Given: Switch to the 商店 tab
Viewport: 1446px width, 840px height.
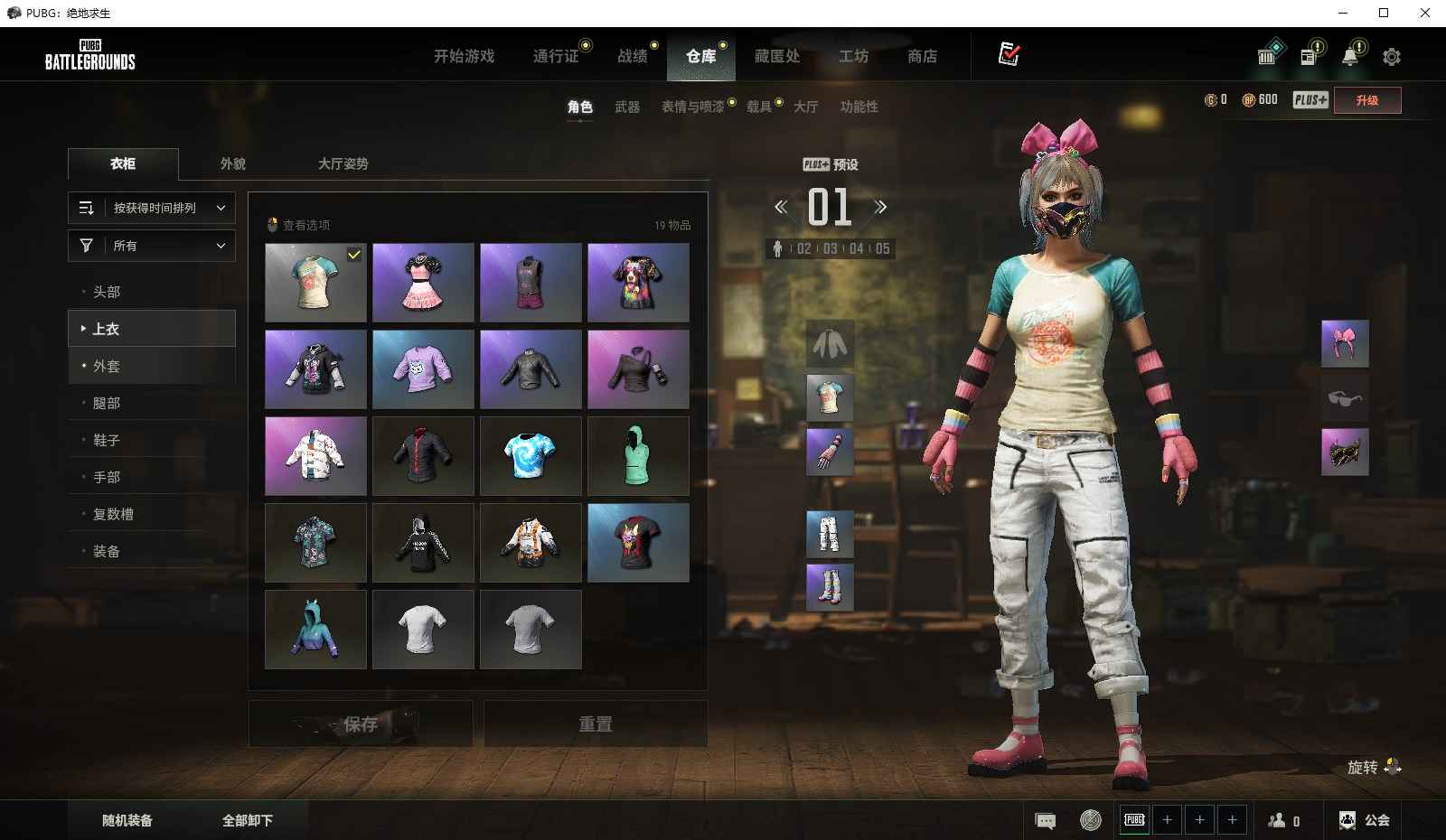Looking at the screenshot, I should click(x=922, y=56).
